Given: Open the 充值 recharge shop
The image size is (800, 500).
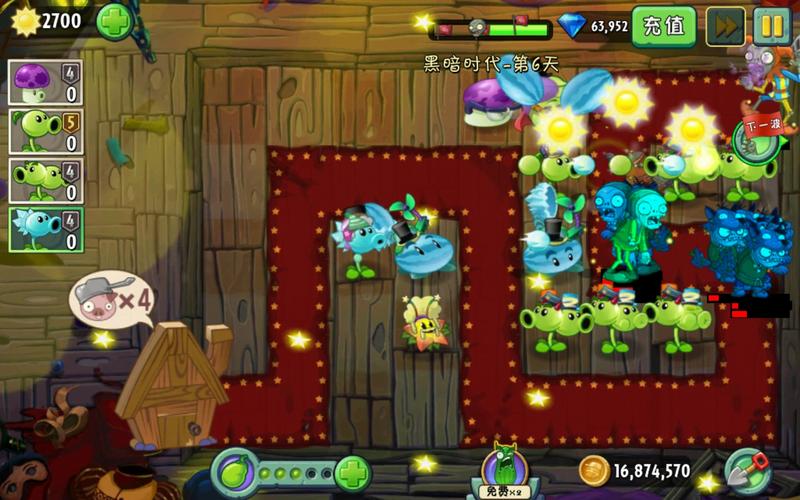Looking at the screenshot, I should point(664,27).
